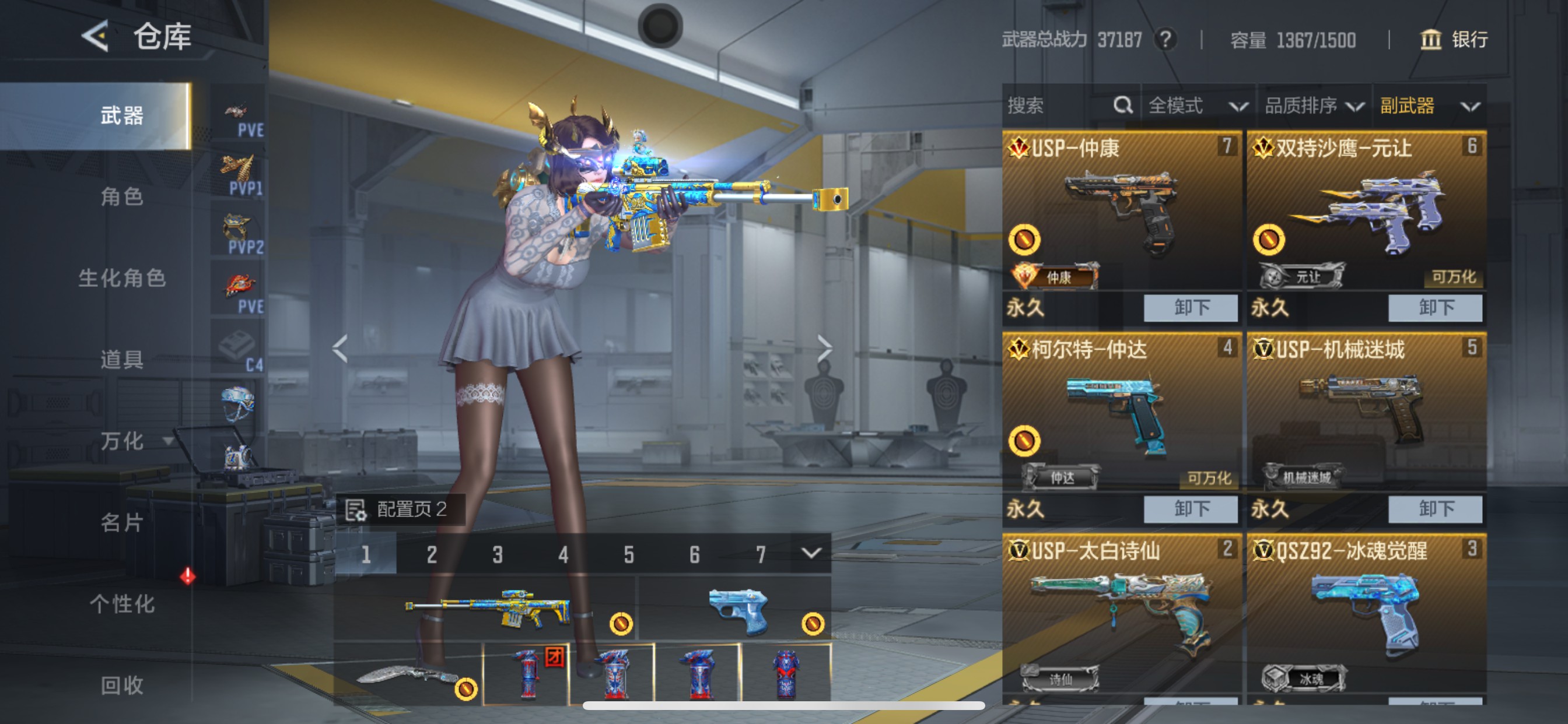Toggle the 可万化 tag on 柯尔特-仲达

tap(1209, 479)
